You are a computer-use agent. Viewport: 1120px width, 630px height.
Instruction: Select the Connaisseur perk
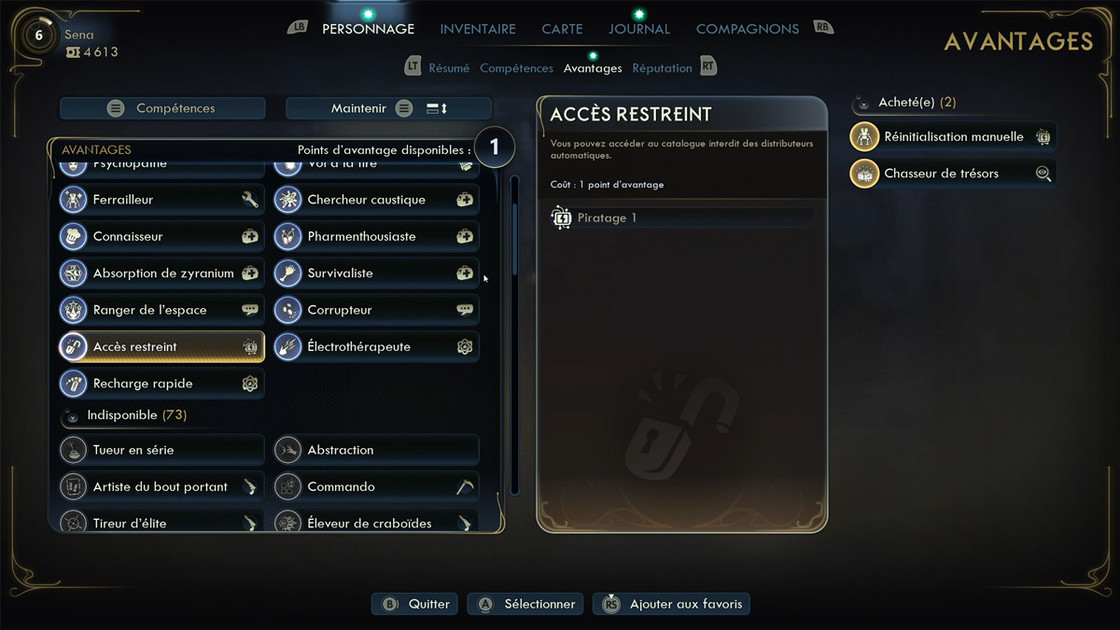point(161,237)
